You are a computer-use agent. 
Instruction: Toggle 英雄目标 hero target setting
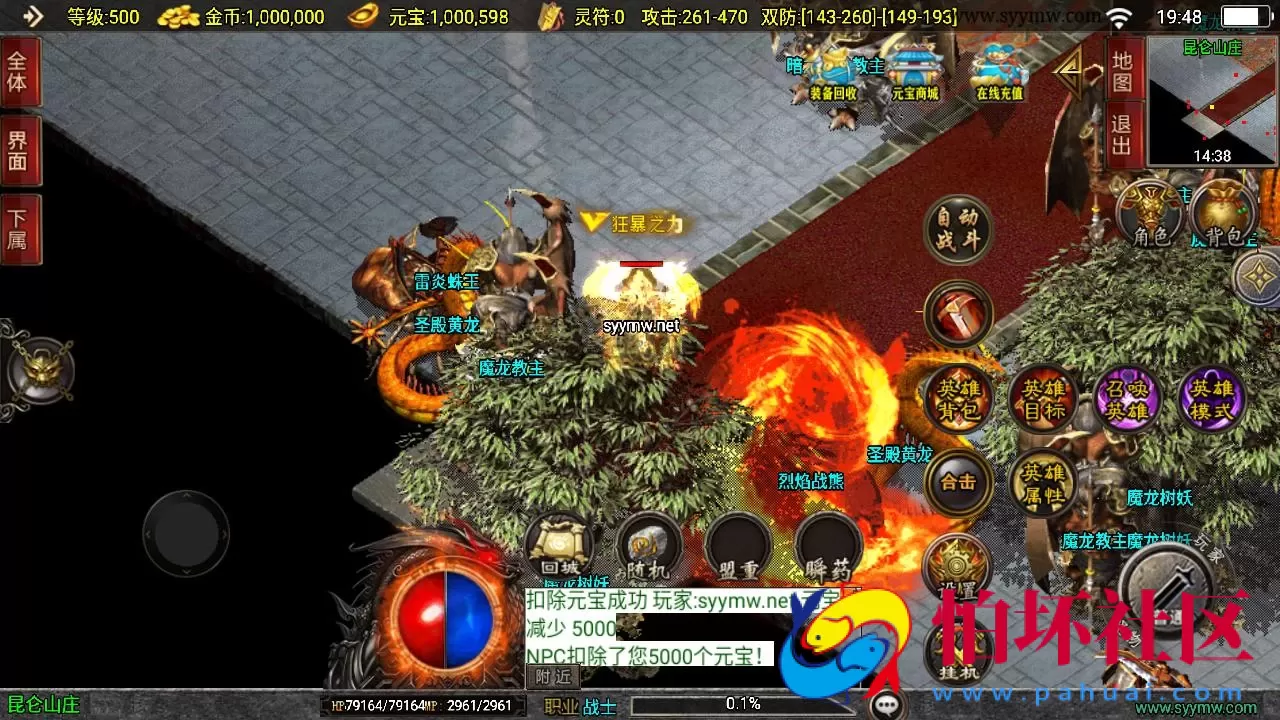pos(1043,399)
